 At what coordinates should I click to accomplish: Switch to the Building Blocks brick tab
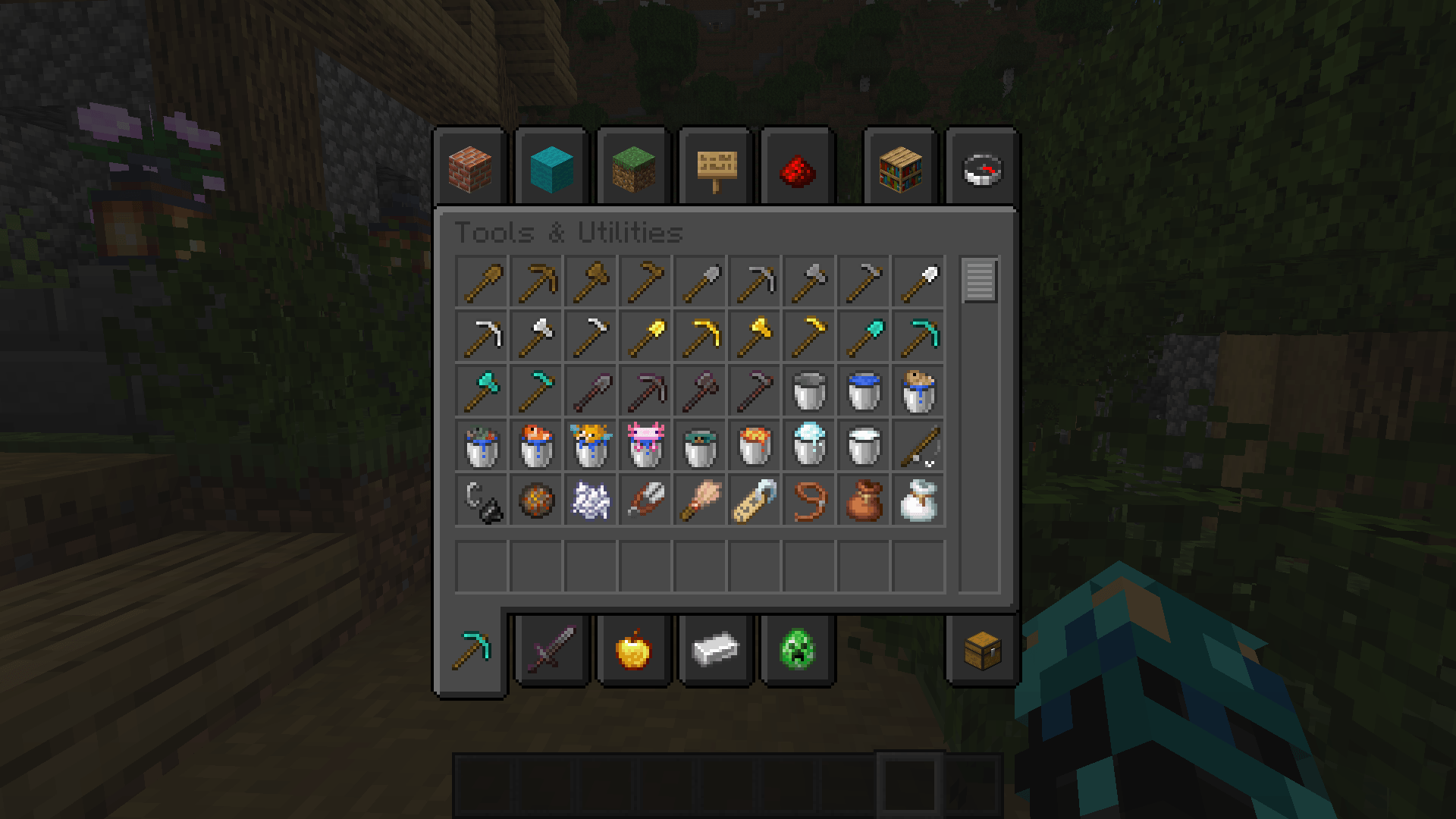pyautogui.click(x=470, y=168)
